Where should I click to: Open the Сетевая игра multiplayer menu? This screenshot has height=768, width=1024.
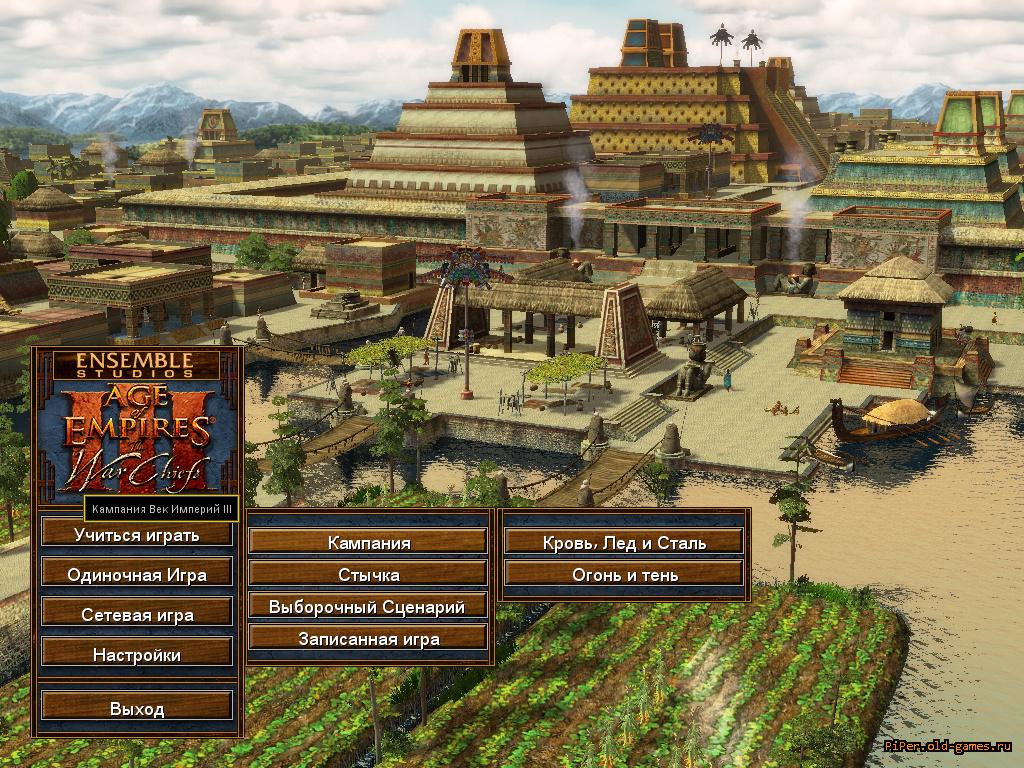137,615
